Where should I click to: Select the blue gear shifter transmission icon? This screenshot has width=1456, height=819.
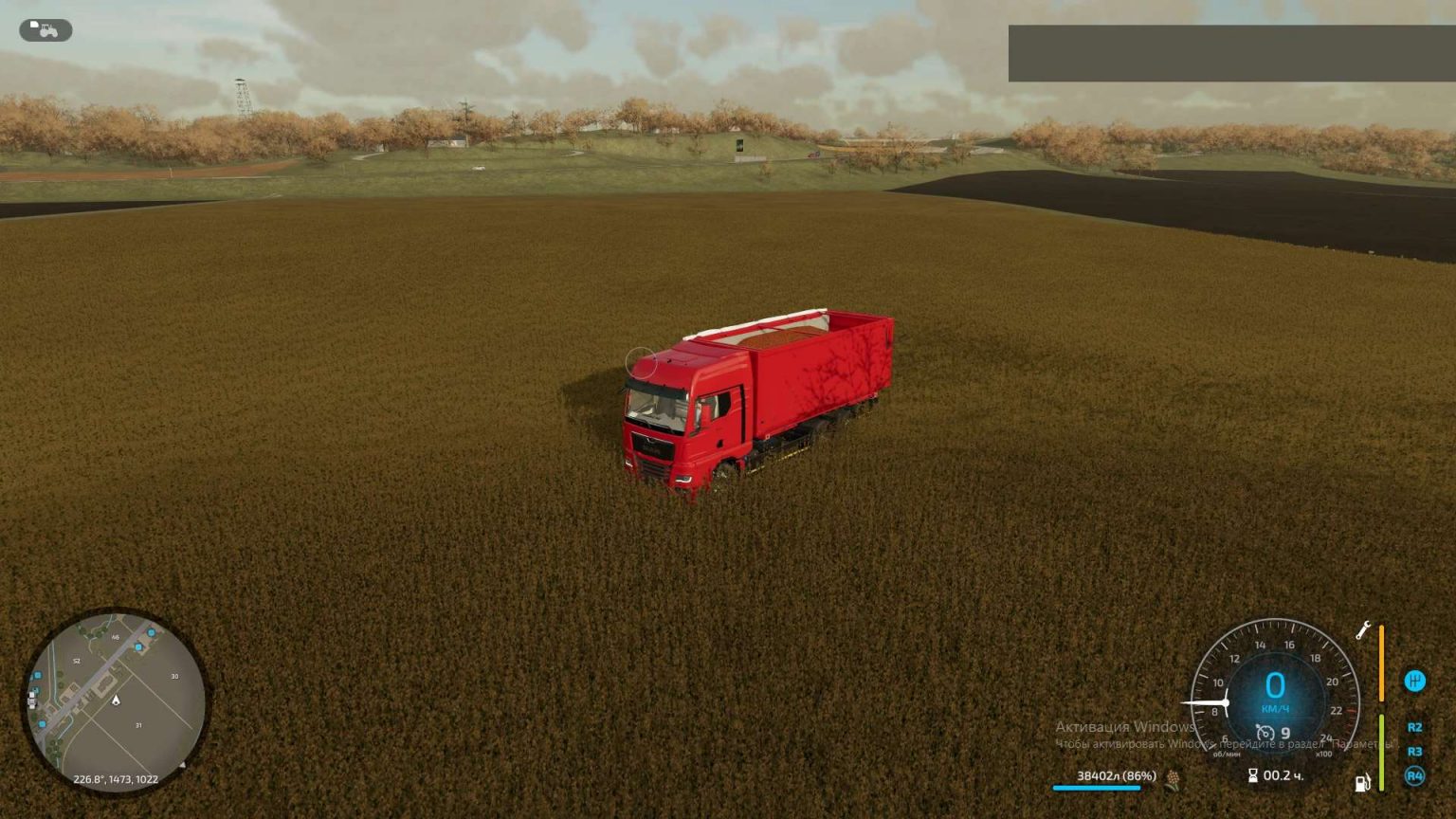[x=1414, y=680]
